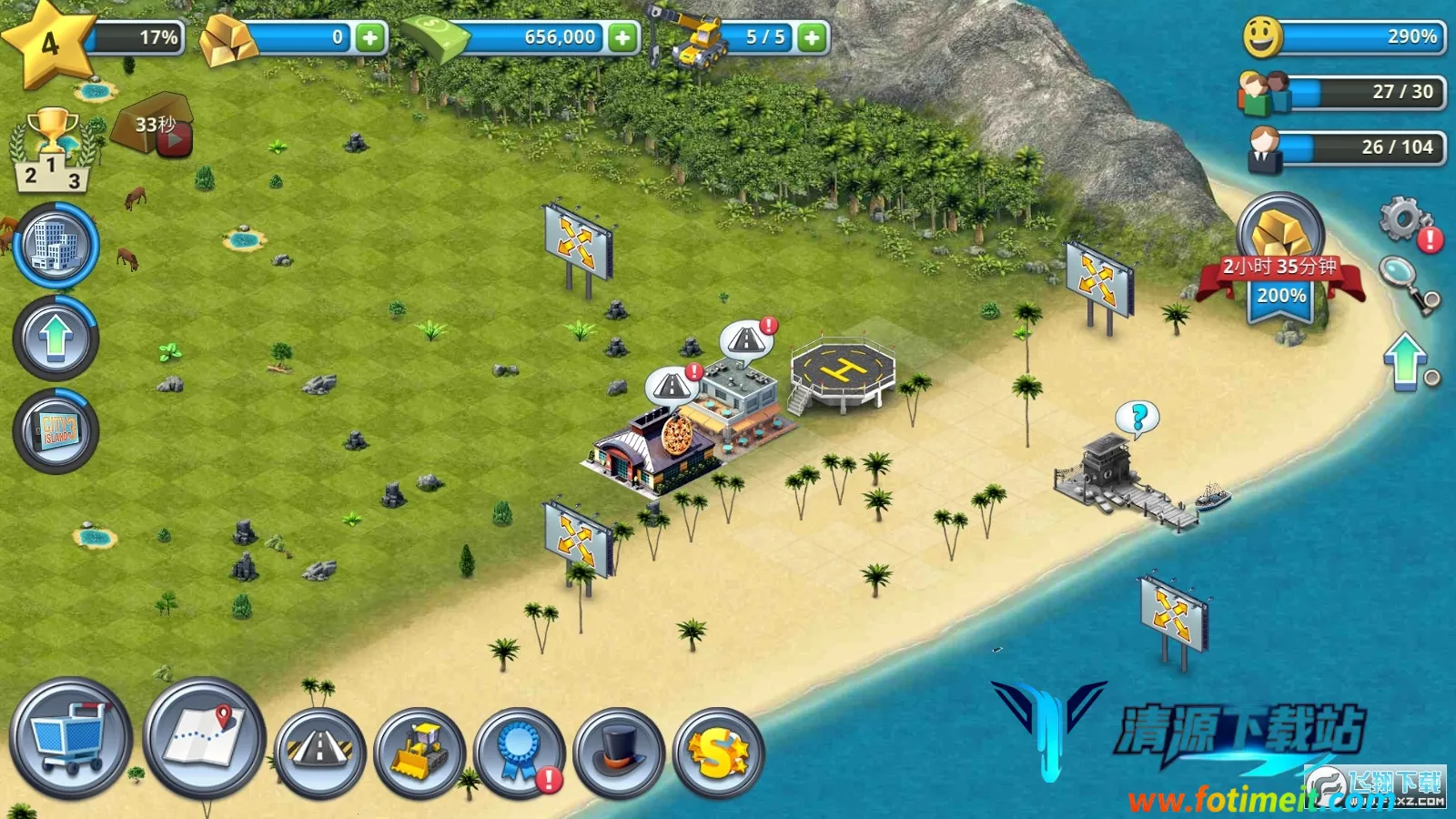Screen dimensions: 1456x819
Task: Open the blue ribbon achievements
Action: click(x=520, y=752)
